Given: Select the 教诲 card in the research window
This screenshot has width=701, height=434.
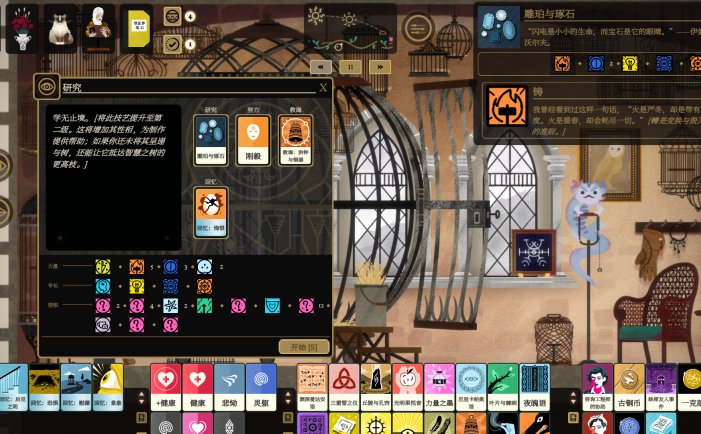Looking at the screenshot, I should (295, 139).
